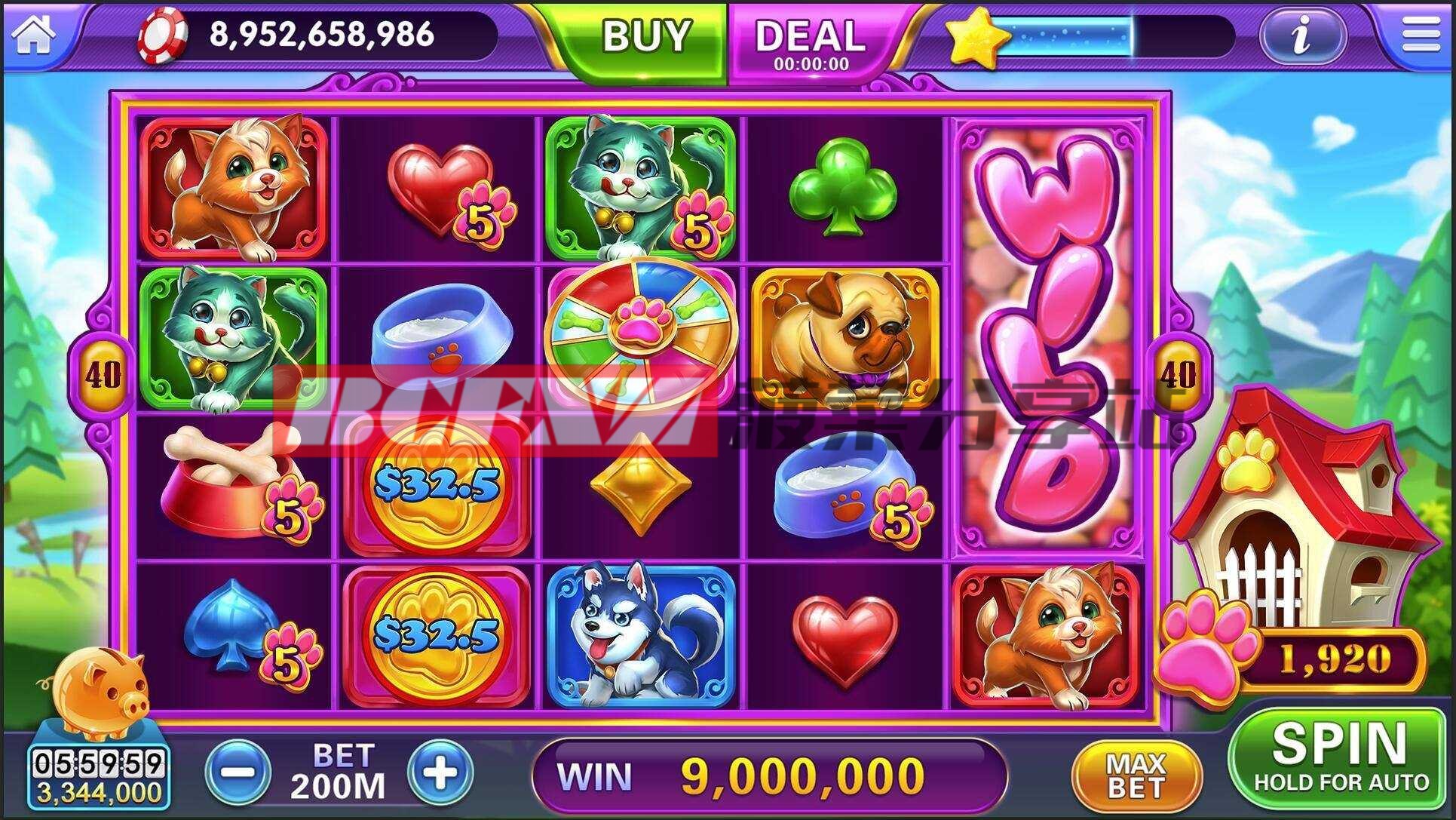Open the info paytable button
The height and width of the screenshot is (820, 1456).
coord(1301,35)
